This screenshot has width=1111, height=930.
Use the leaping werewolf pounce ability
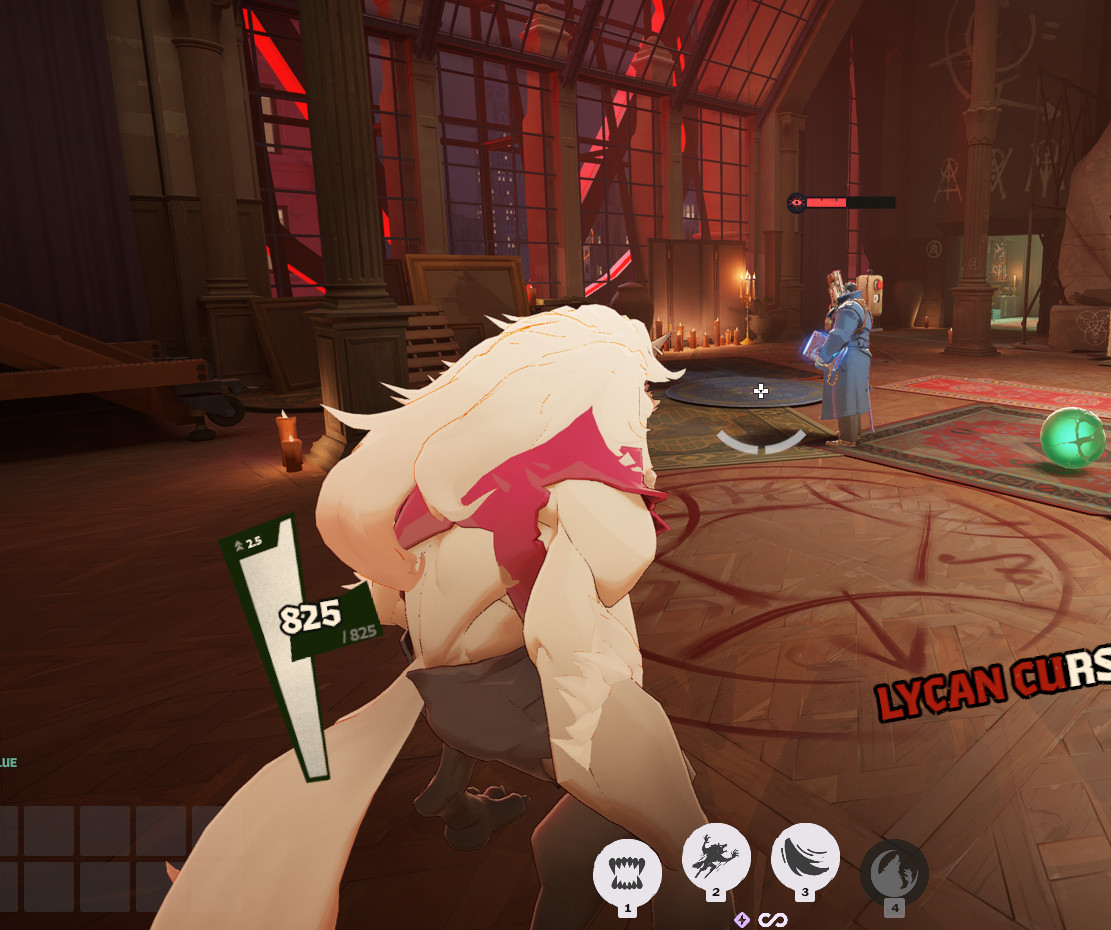716,858
